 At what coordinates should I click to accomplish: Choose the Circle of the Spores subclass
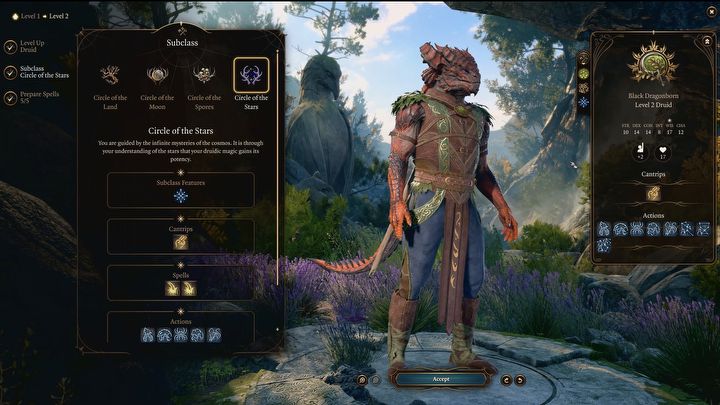coord(204,75)
